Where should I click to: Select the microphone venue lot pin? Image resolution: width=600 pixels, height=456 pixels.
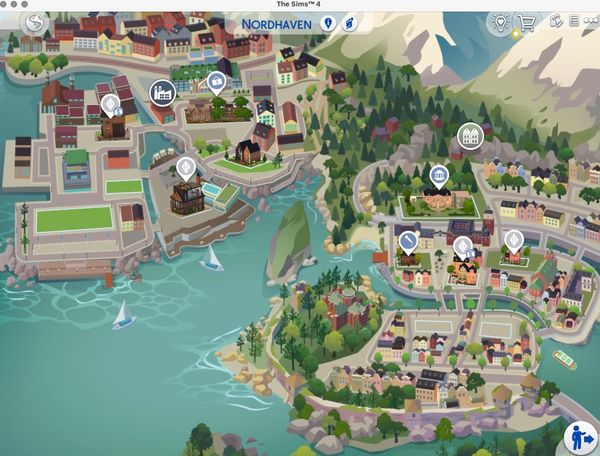(x=409, y=241)
